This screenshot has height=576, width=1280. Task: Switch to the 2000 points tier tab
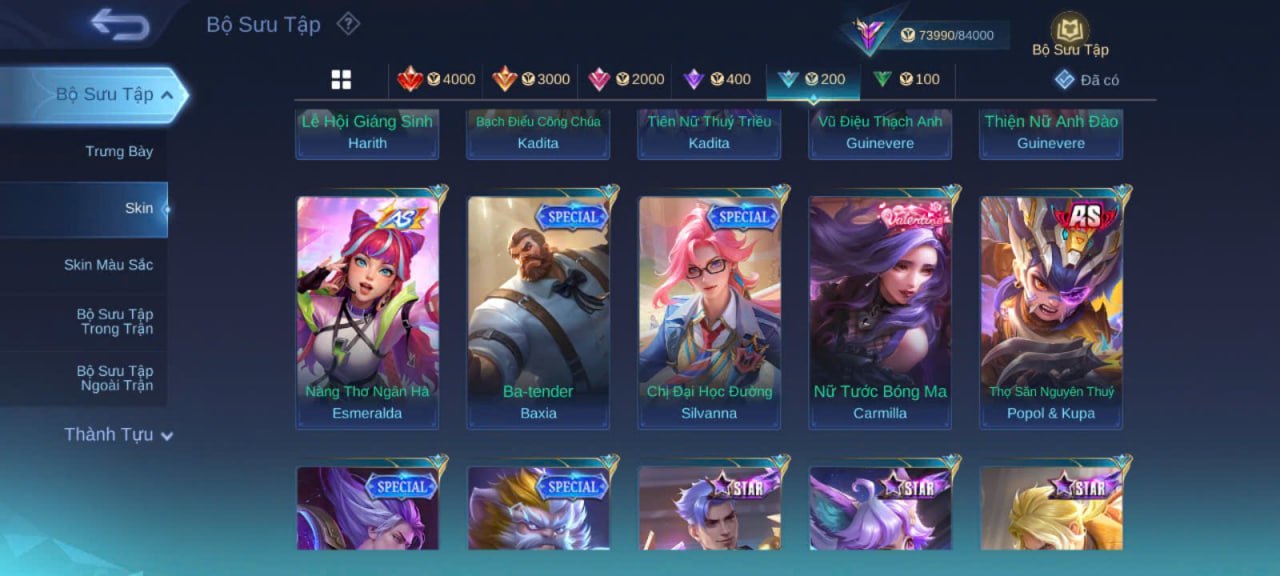click(x=625, y=80)
